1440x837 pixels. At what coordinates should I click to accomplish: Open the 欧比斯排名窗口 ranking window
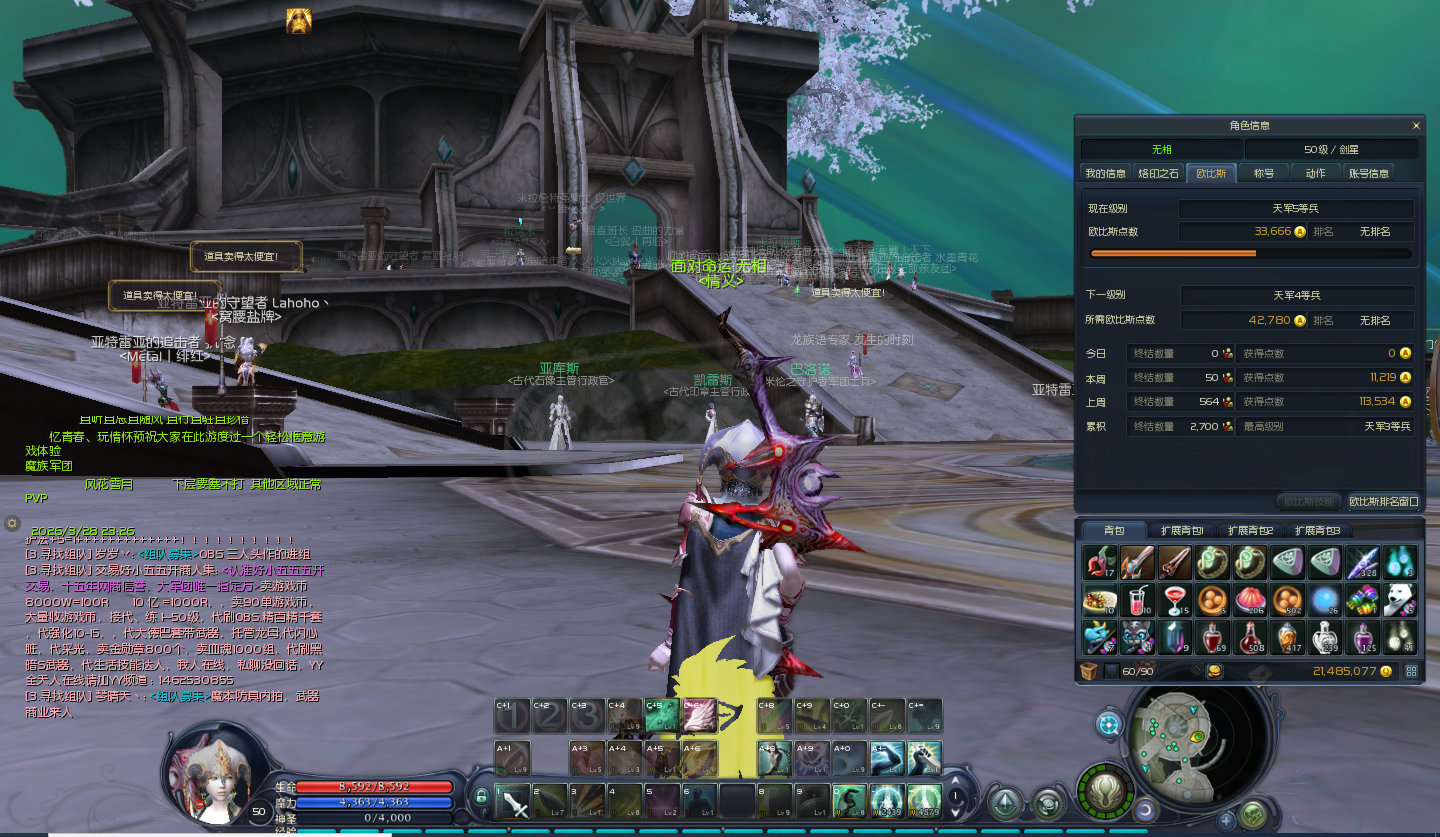1384,501
